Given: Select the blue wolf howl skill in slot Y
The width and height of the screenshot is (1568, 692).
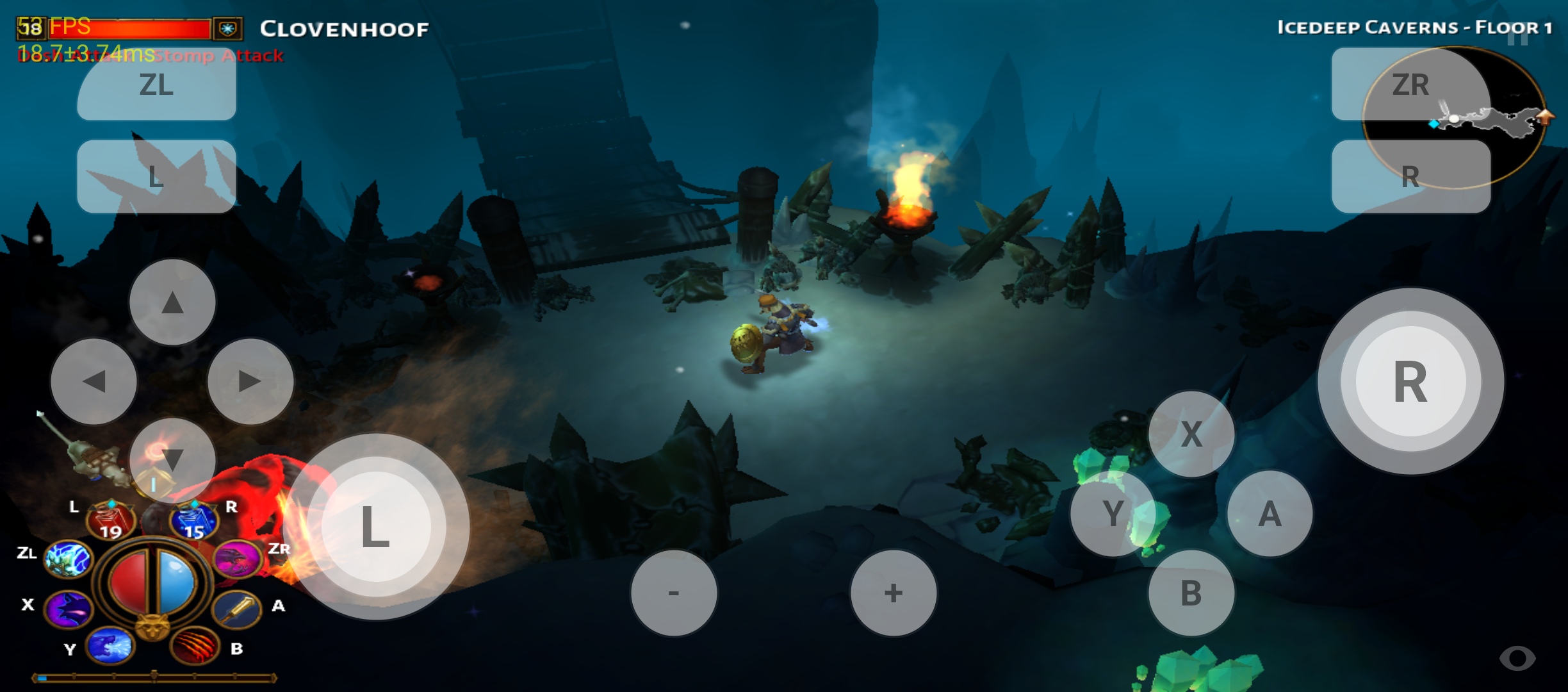Looking at the screenshot, I should [110, 647].
